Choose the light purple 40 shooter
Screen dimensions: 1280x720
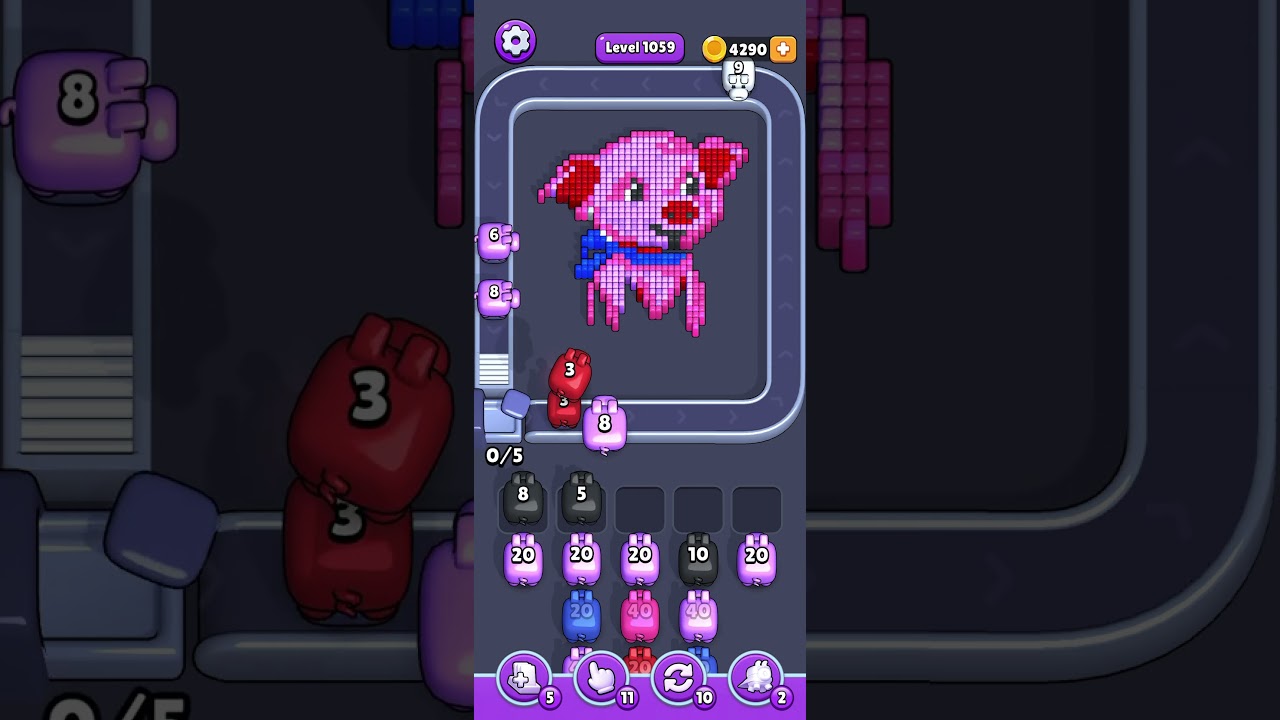coord(698,617)
